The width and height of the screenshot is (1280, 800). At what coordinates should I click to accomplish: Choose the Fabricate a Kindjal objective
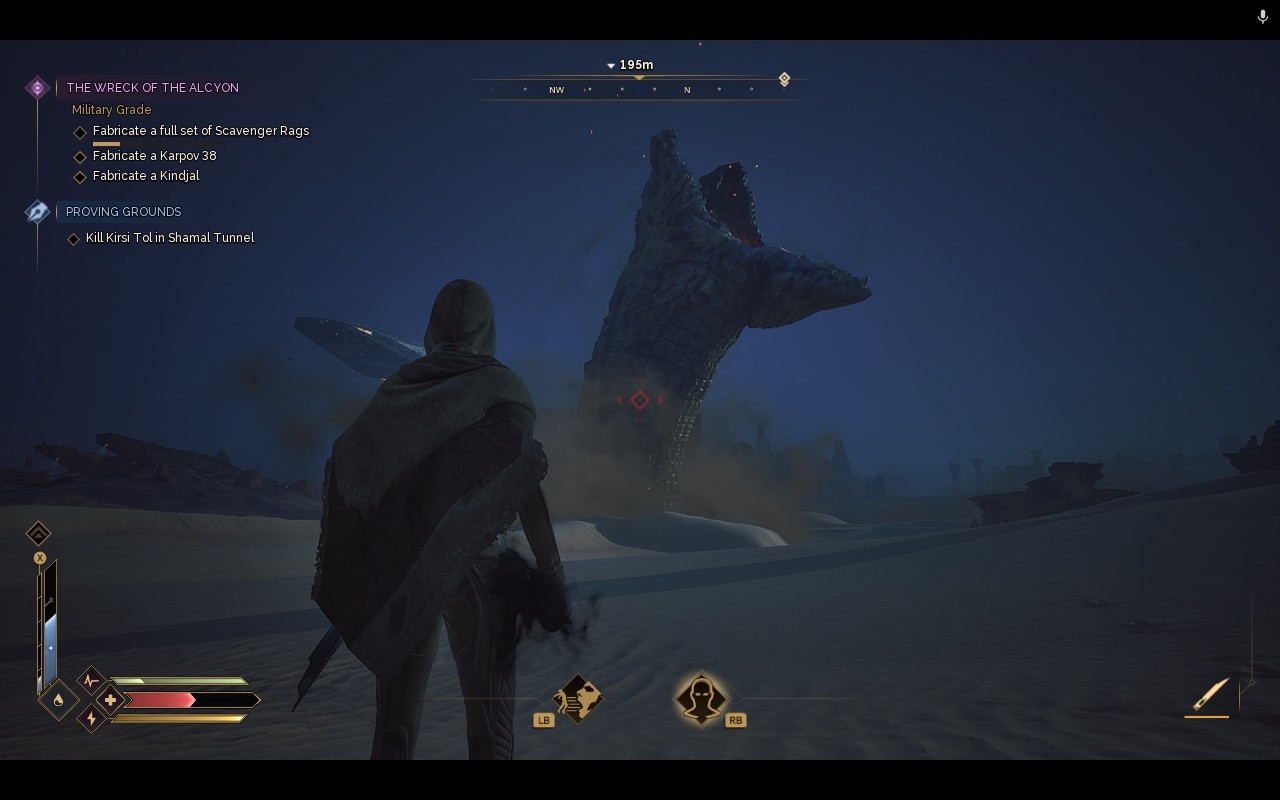[x=146, y=176]
